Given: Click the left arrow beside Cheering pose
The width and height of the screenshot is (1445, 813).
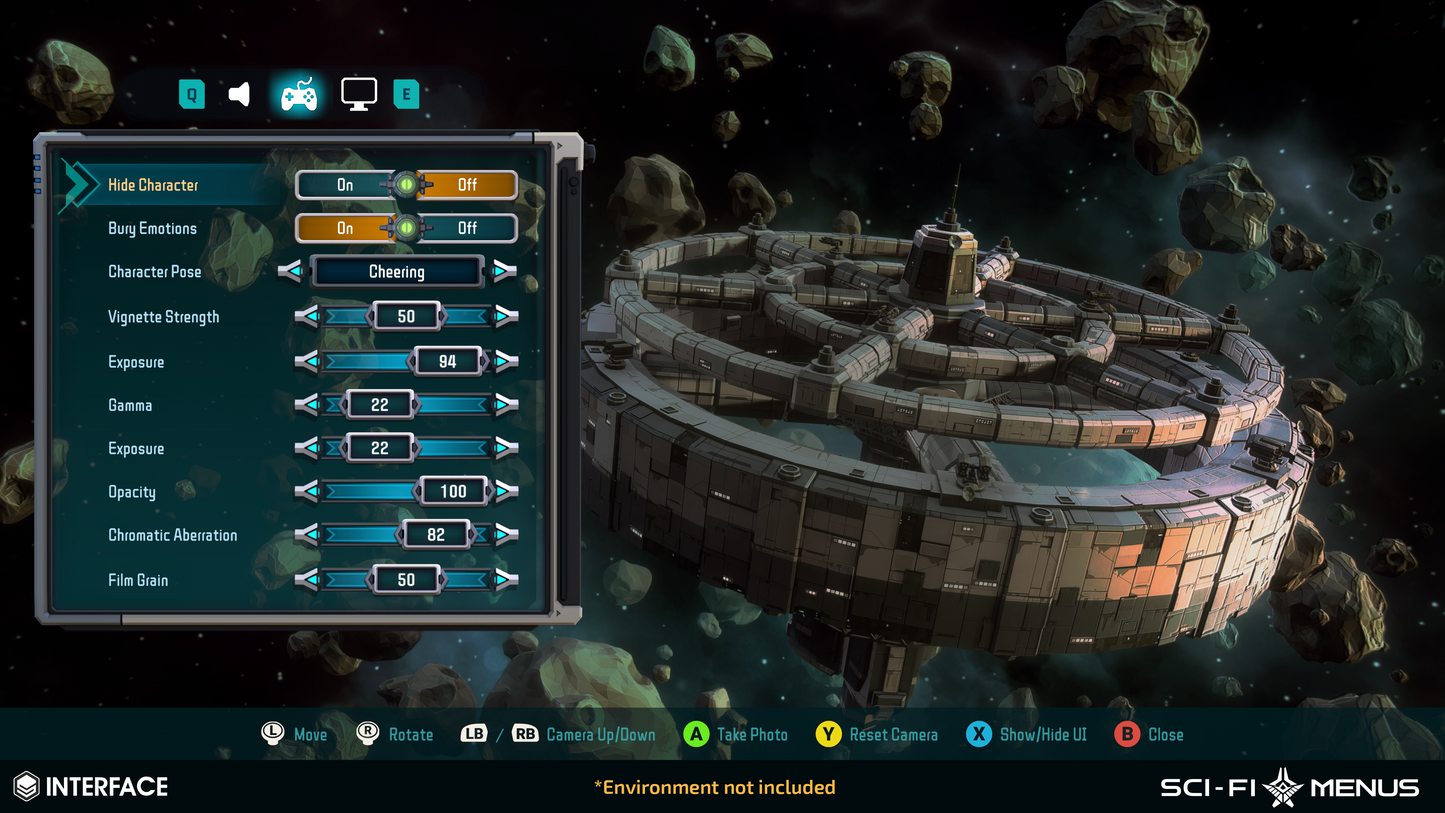Looking at the screenshot, I should coord(291,271).
